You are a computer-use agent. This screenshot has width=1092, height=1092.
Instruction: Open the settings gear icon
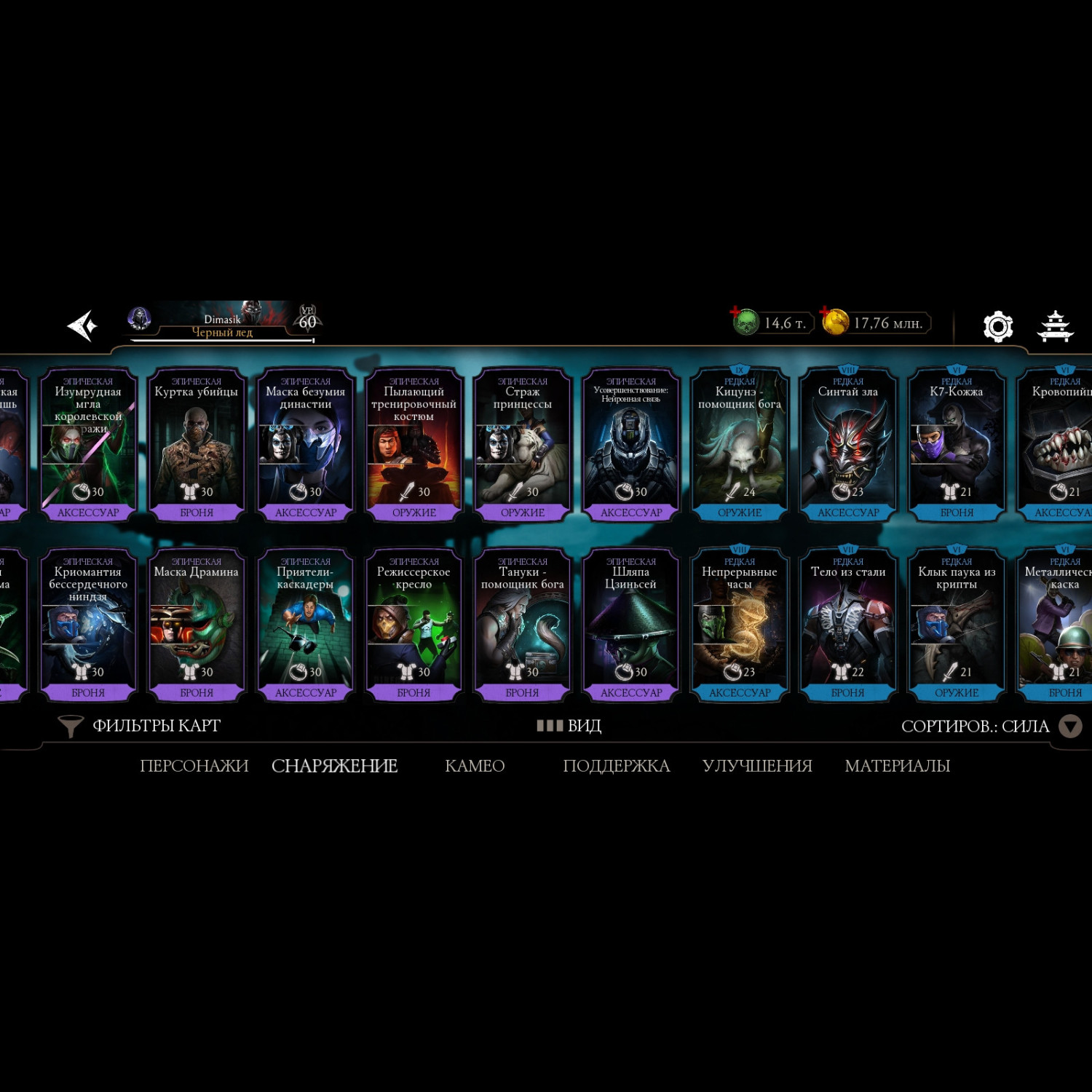coord(997,326)
